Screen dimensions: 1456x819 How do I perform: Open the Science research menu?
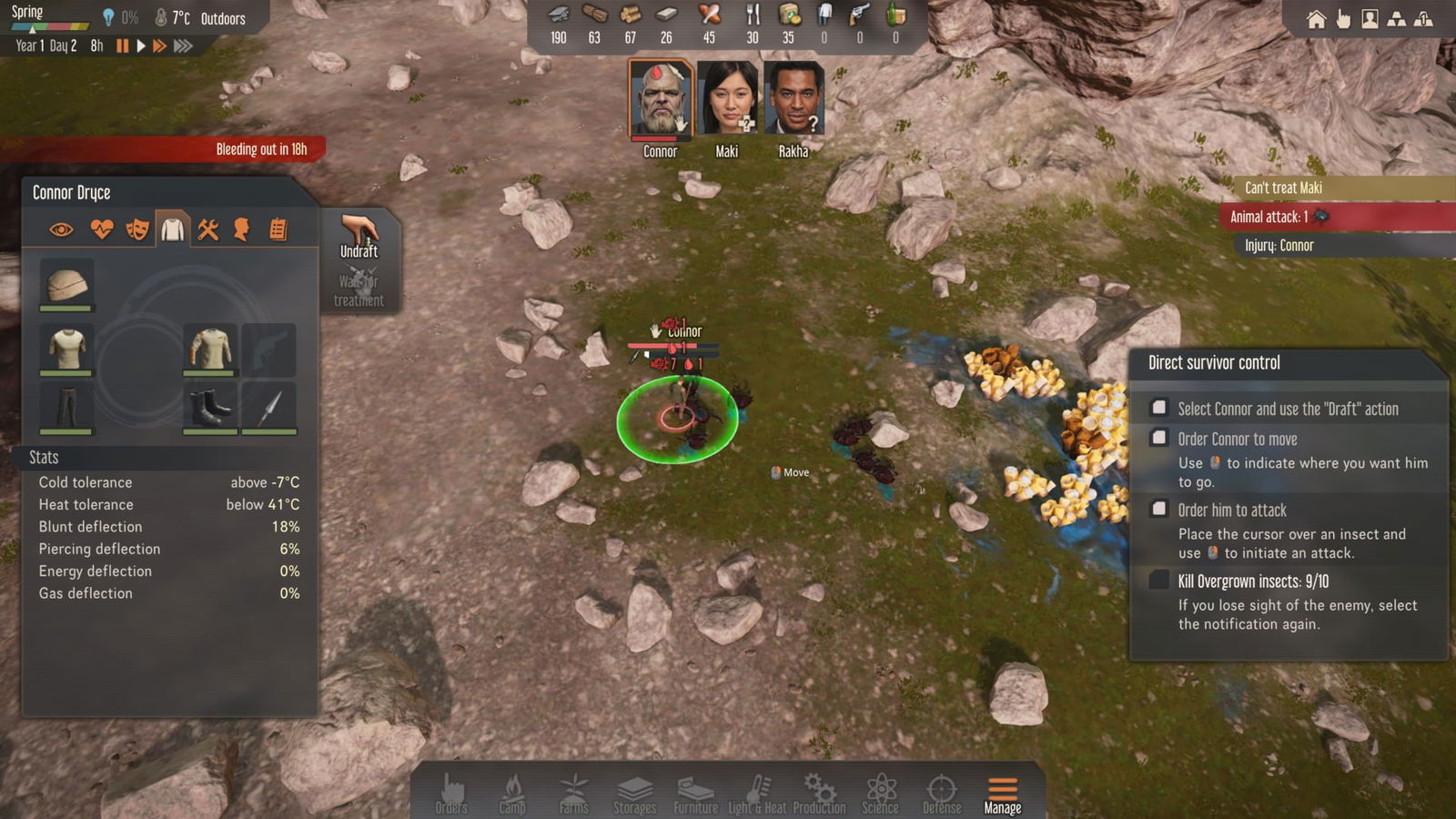(x=879, y=792)
